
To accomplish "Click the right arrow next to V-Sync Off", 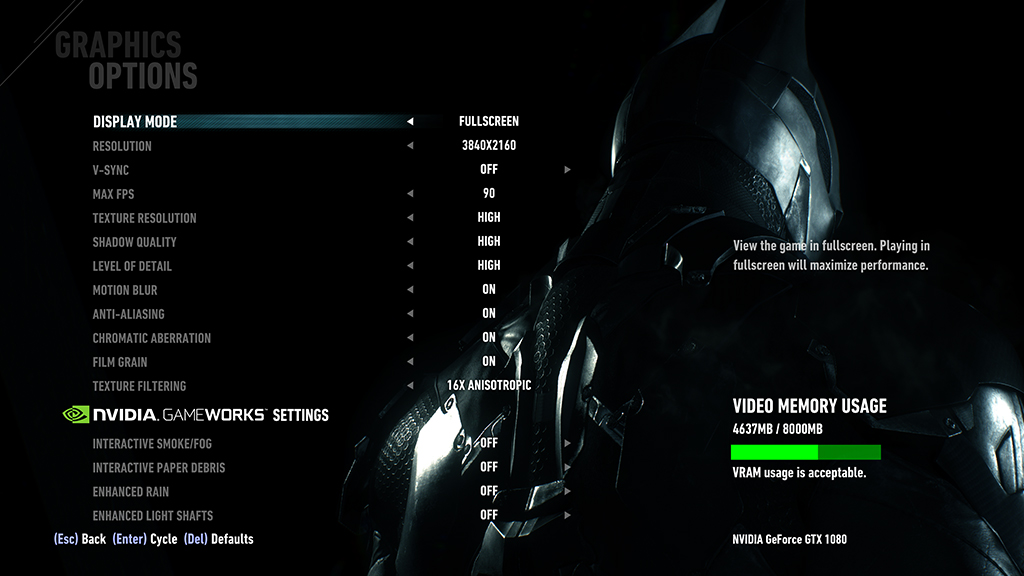I will (567, 170).
